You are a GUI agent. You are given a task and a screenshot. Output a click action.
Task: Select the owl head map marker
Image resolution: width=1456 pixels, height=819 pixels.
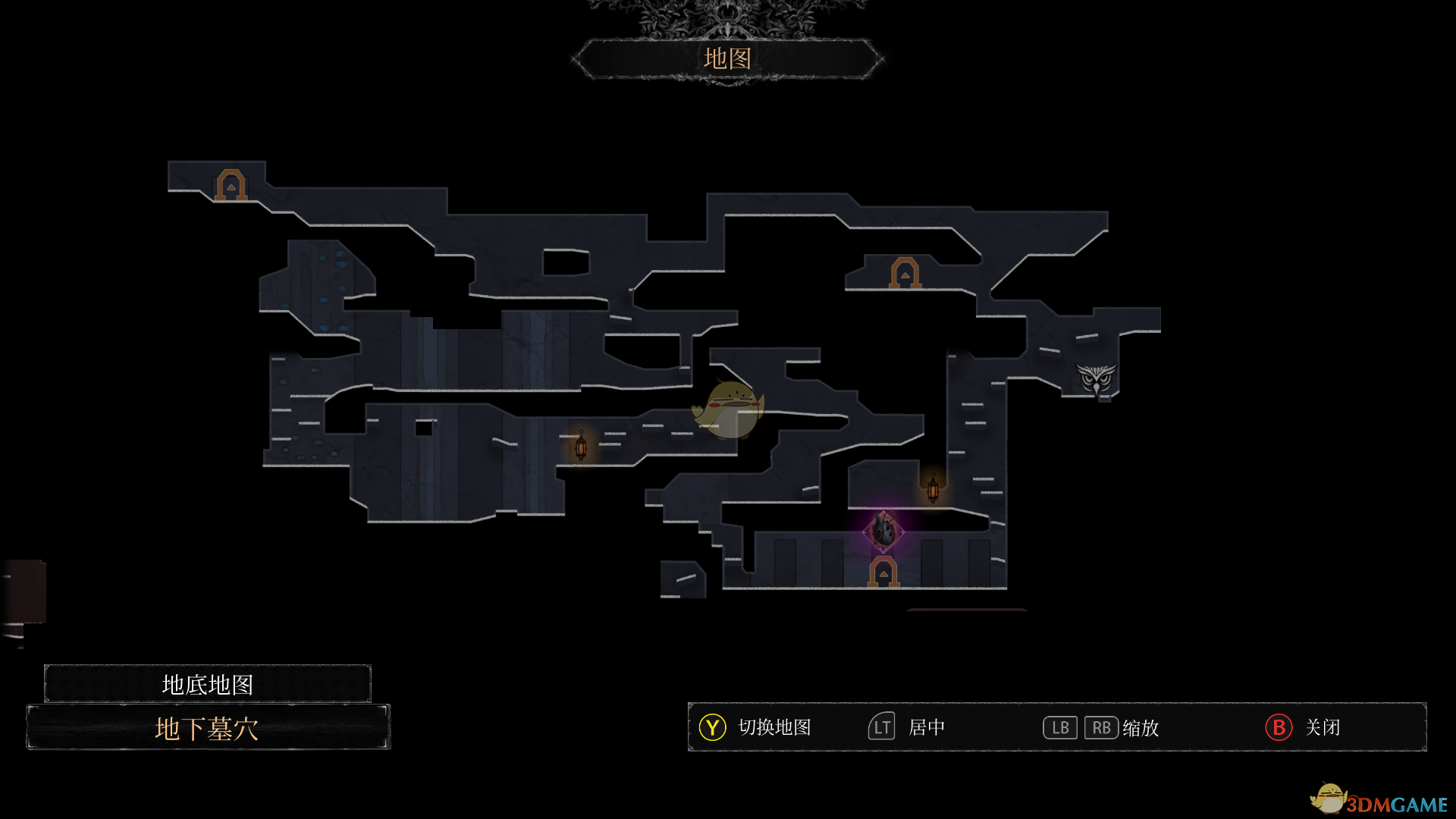(x=1097, y=378)
